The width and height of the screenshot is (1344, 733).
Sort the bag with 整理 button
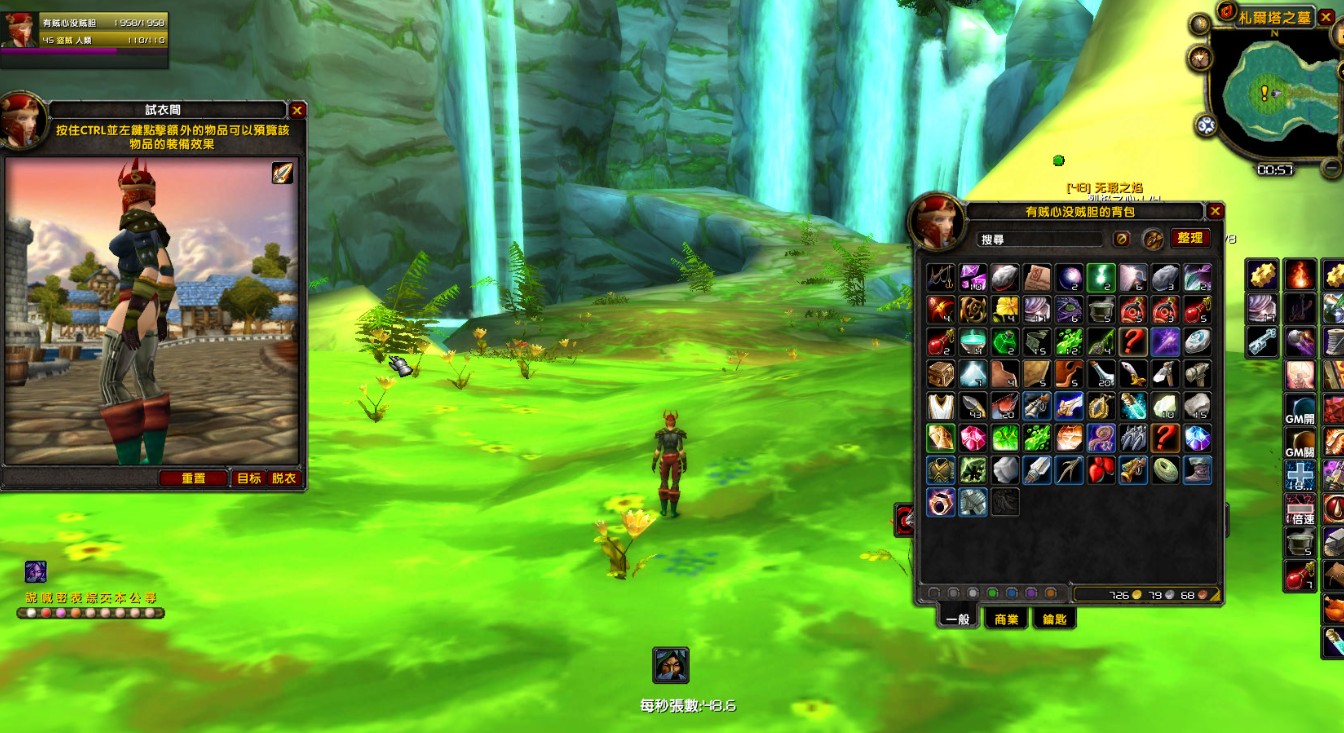click(x=1189, y=238)
